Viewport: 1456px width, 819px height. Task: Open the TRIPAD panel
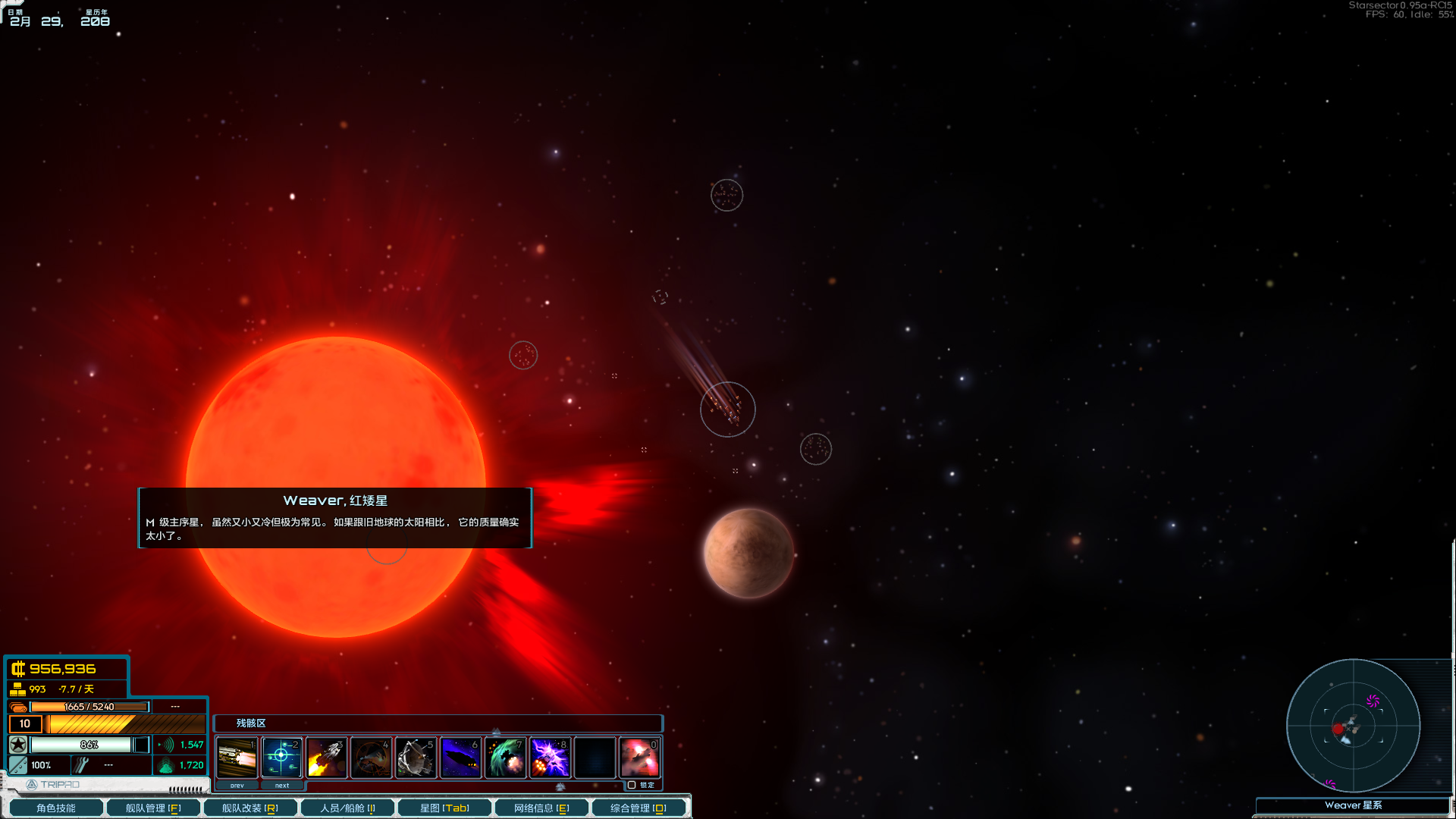click(53, 785)
